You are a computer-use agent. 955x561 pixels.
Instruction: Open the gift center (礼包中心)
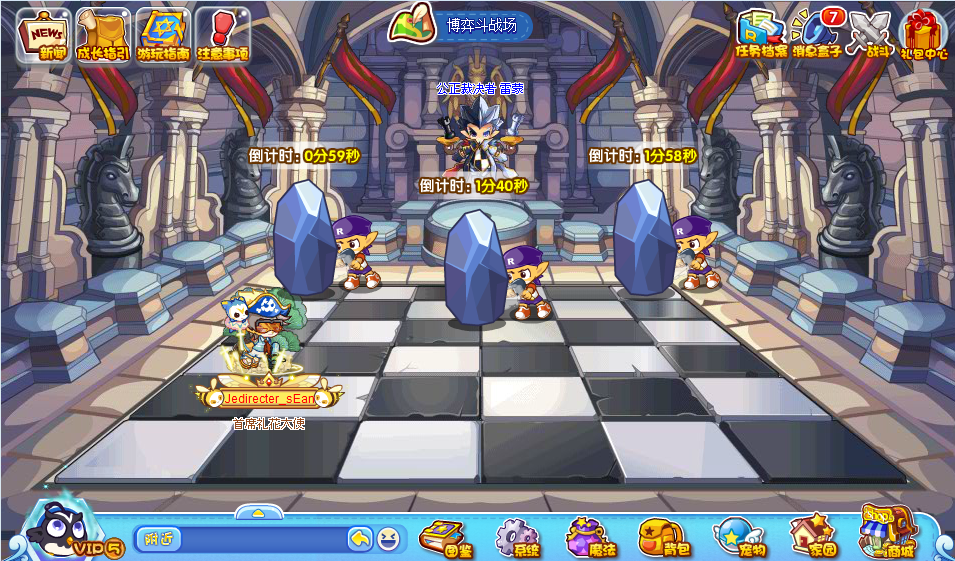point(923,33)
